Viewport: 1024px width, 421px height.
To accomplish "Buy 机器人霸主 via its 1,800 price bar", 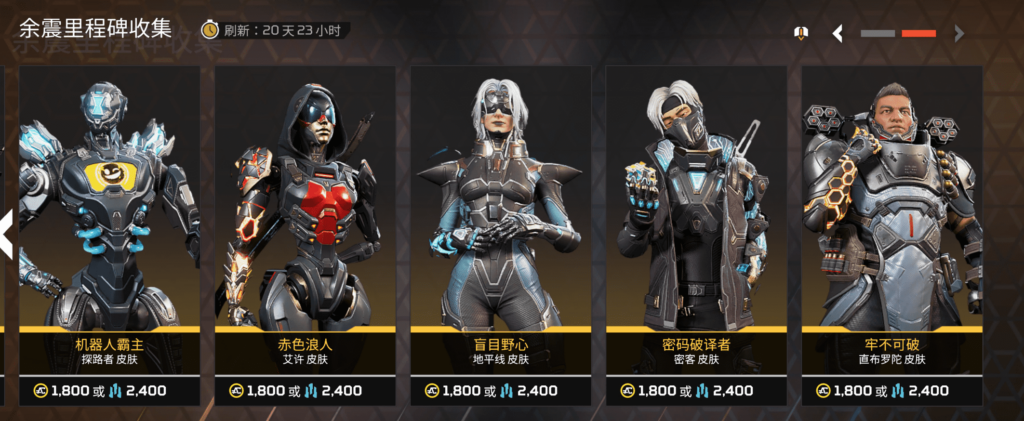I will [x=109, y=390].
